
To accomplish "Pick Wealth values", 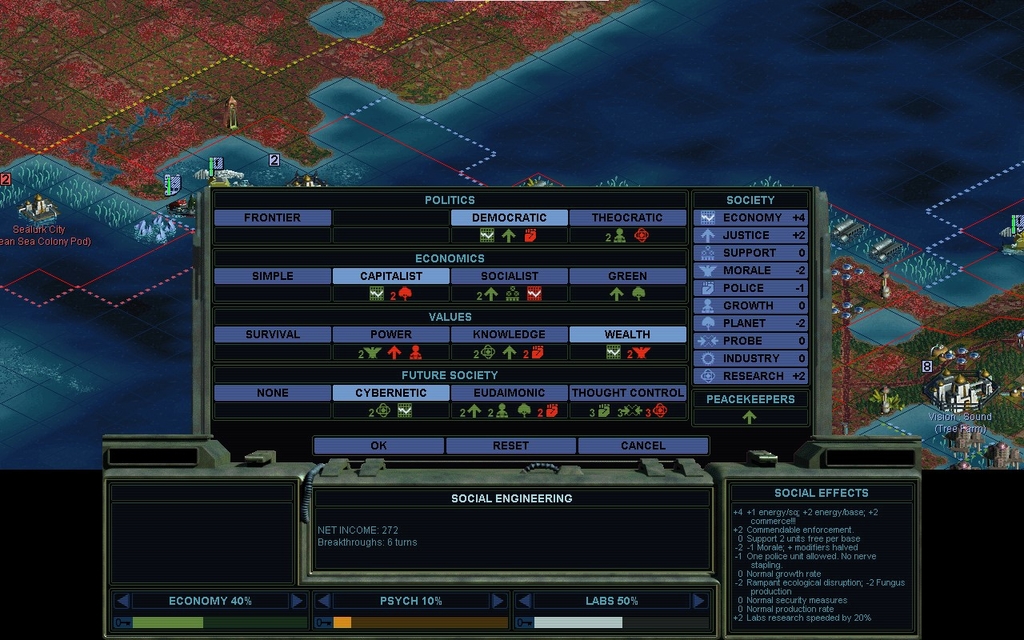I will 627,335.
